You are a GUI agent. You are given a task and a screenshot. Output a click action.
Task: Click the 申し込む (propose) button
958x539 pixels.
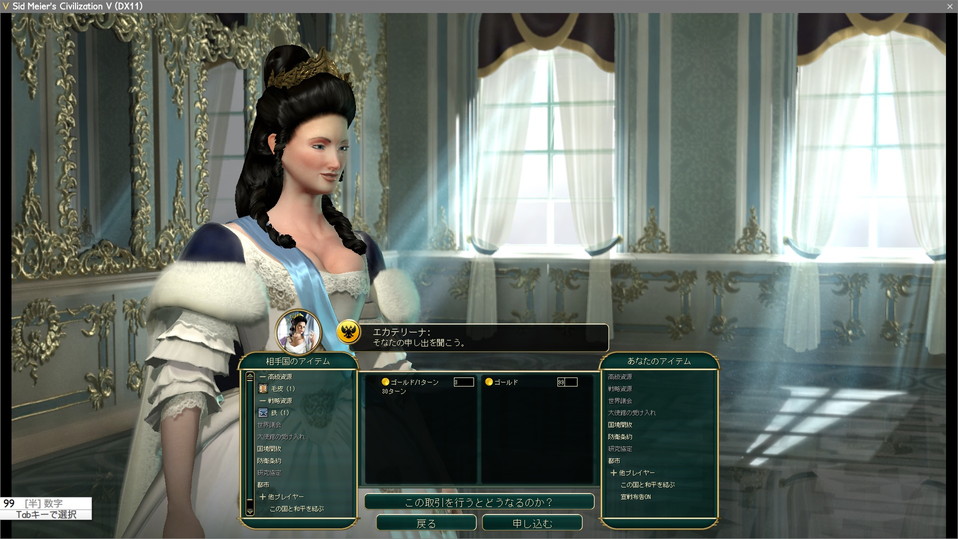click(x=531, y=522)
